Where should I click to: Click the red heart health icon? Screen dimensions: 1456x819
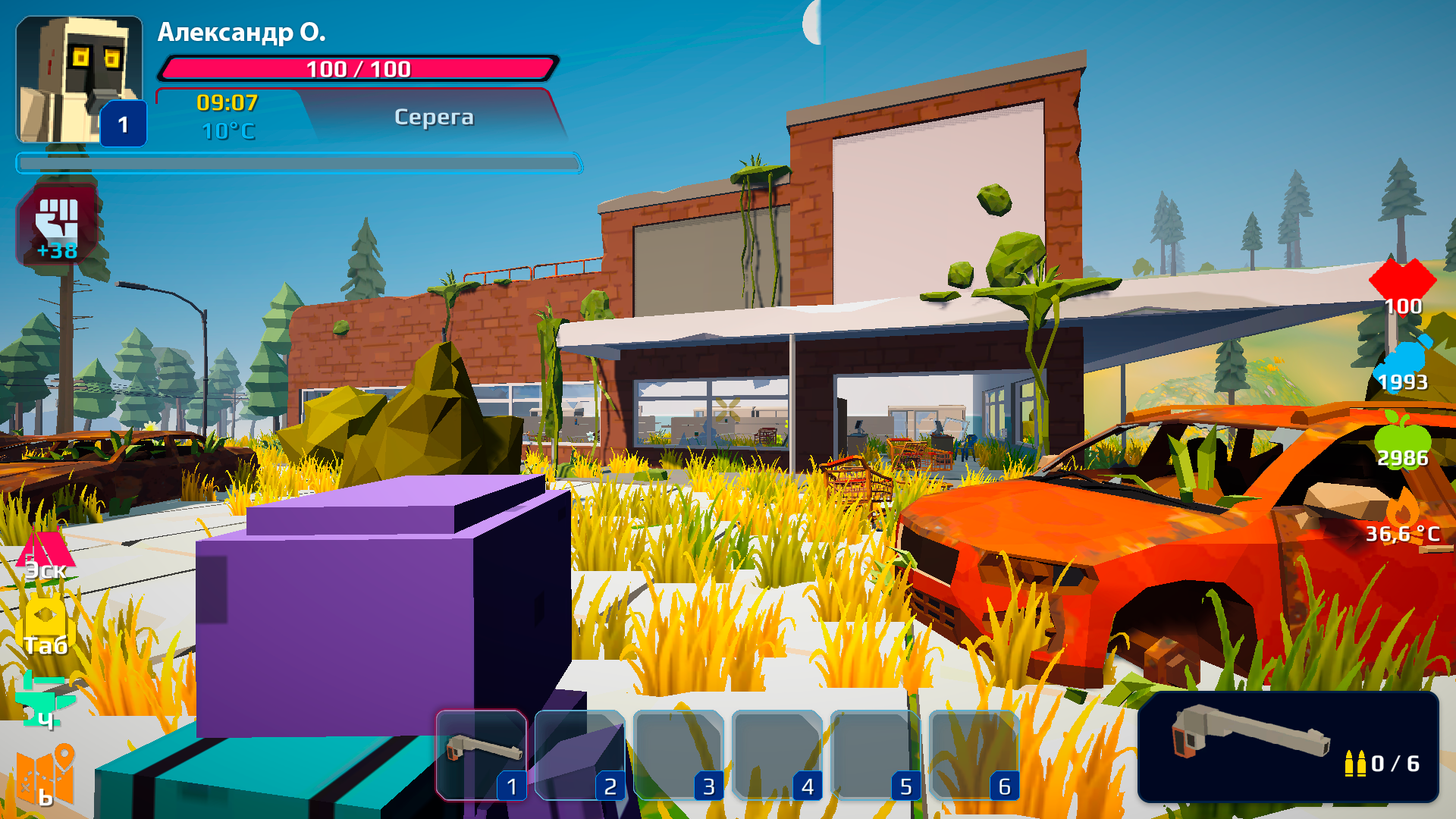tap(1403, 284)
